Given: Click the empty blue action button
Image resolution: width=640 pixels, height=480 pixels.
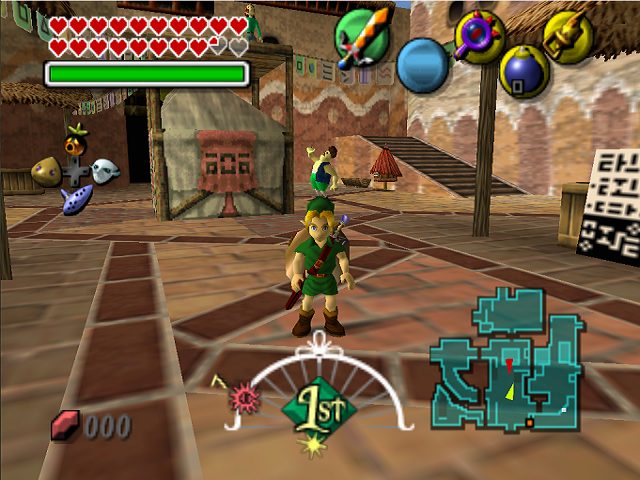Looking at the screenshot, I should coord(426,65).
